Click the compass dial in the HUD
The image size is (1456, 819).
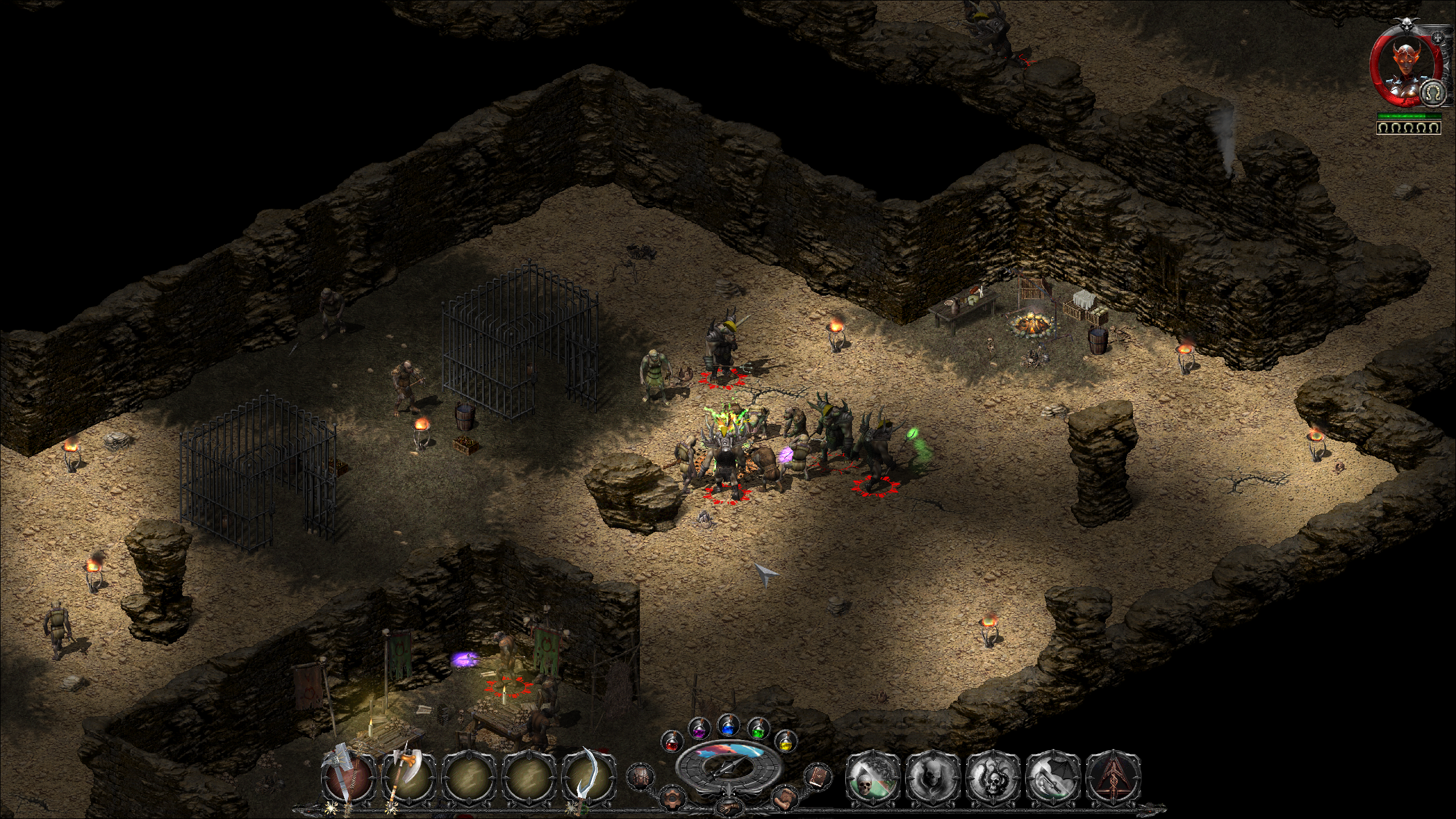(x=729, y=767)
